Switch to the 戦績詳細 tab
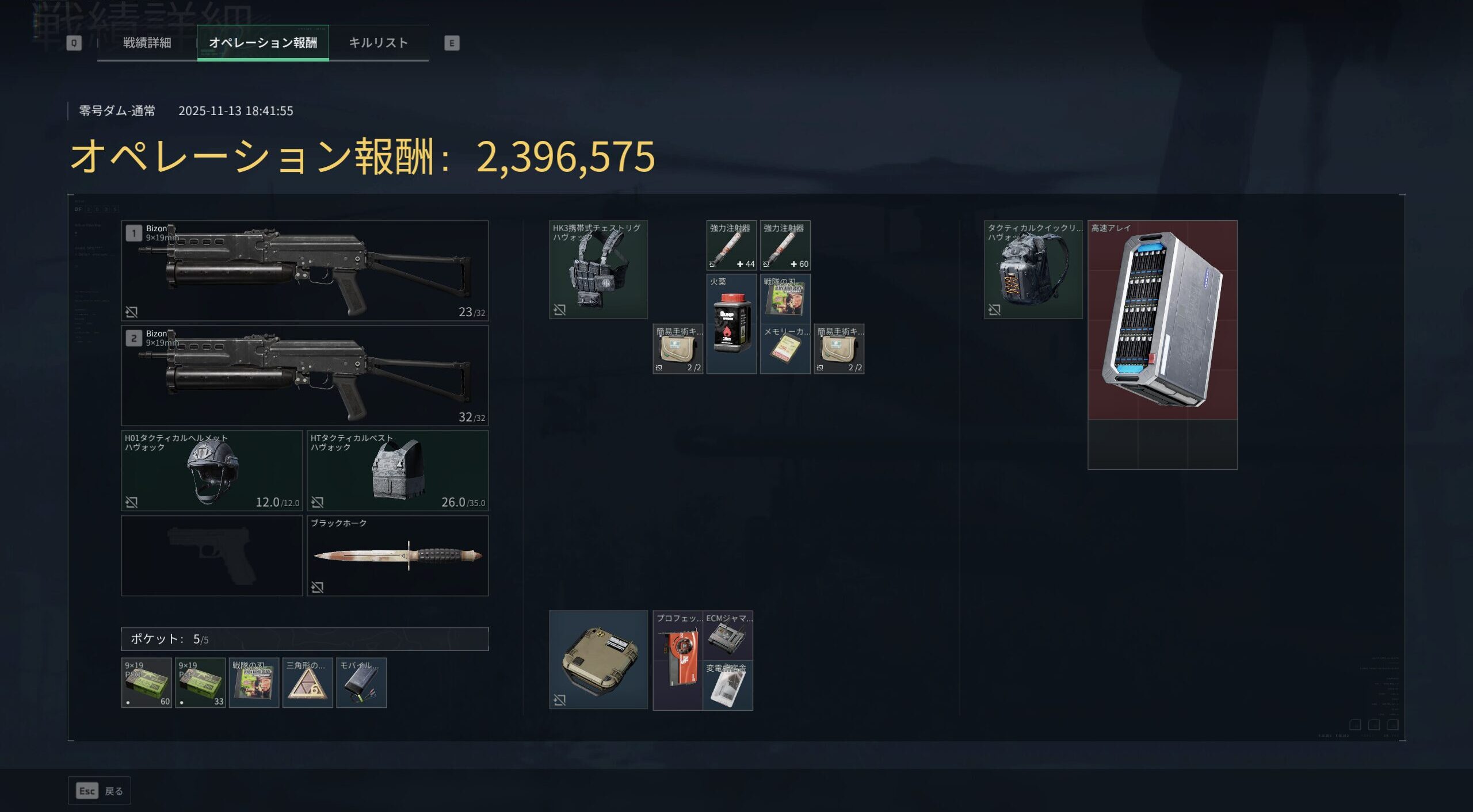The height and width of the screenshot is (812, 1473). tap(147, 43)
